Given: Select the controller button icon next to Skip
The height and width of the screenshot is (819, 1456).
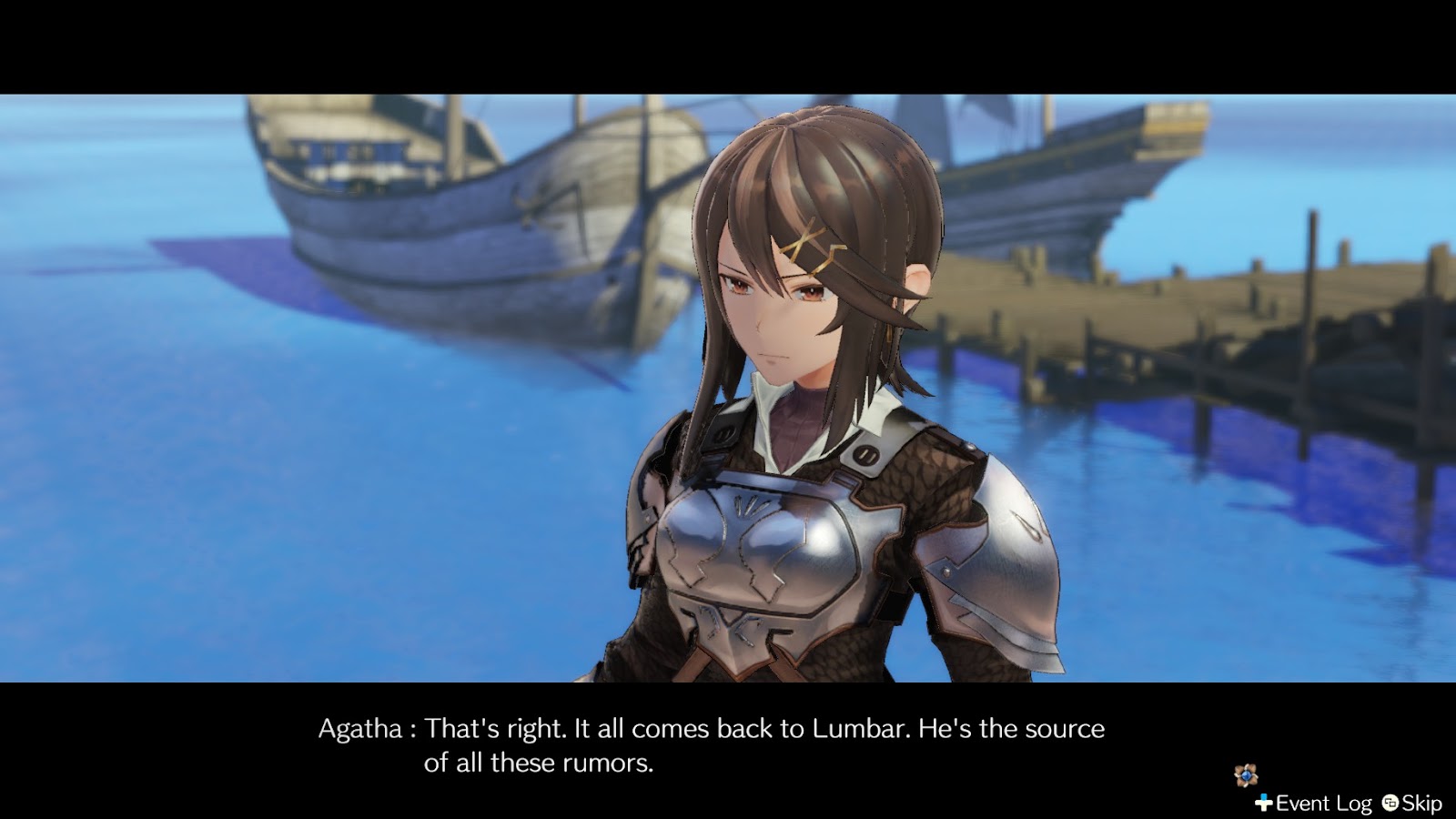Looking at the screenshot, I should 1390,803.
